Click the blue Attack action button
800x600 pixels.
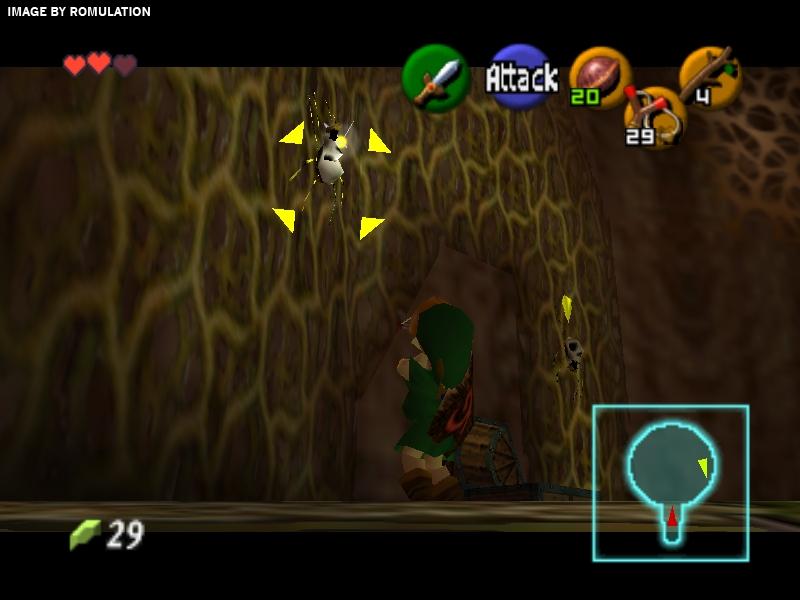coord(521,77)
